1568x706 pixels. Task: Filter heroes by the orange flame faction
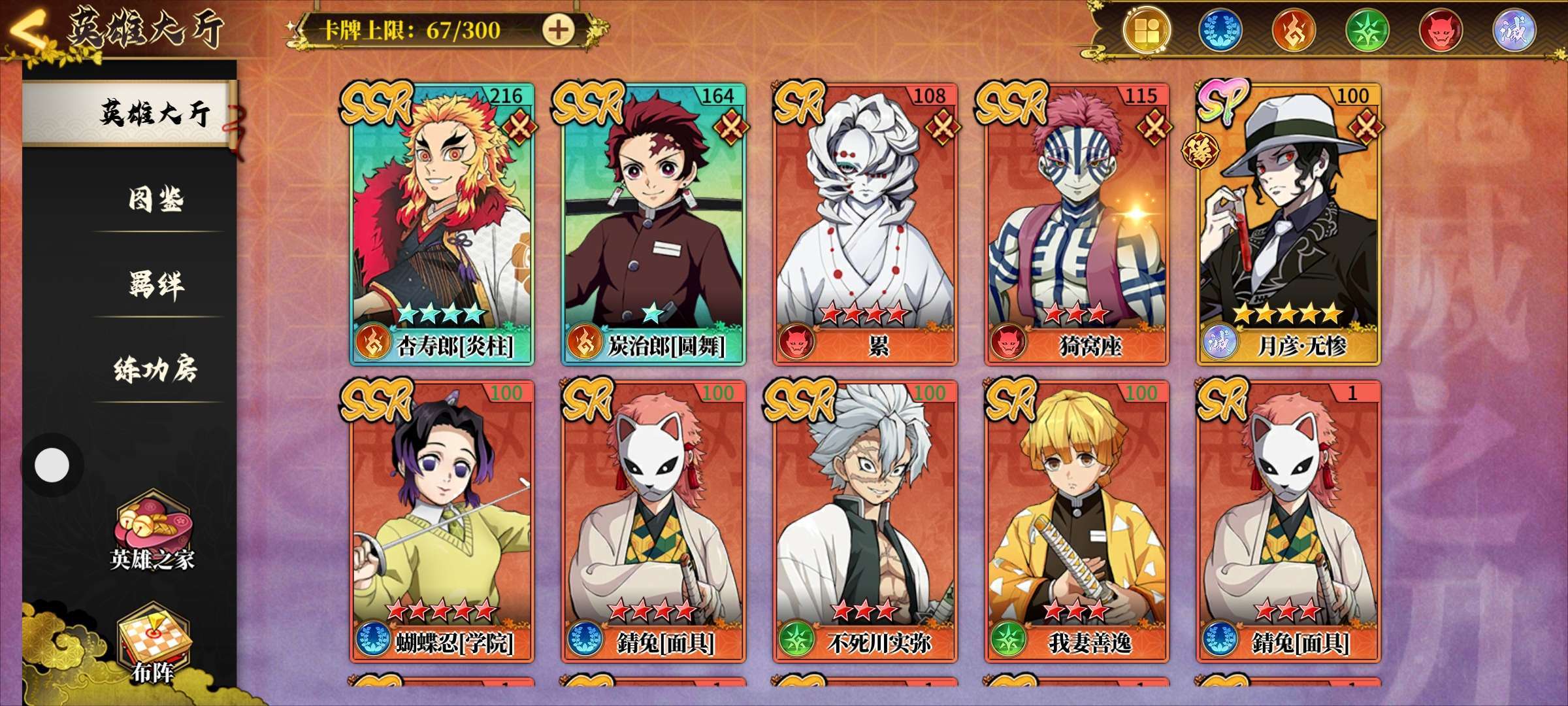tap(1293, 31)
